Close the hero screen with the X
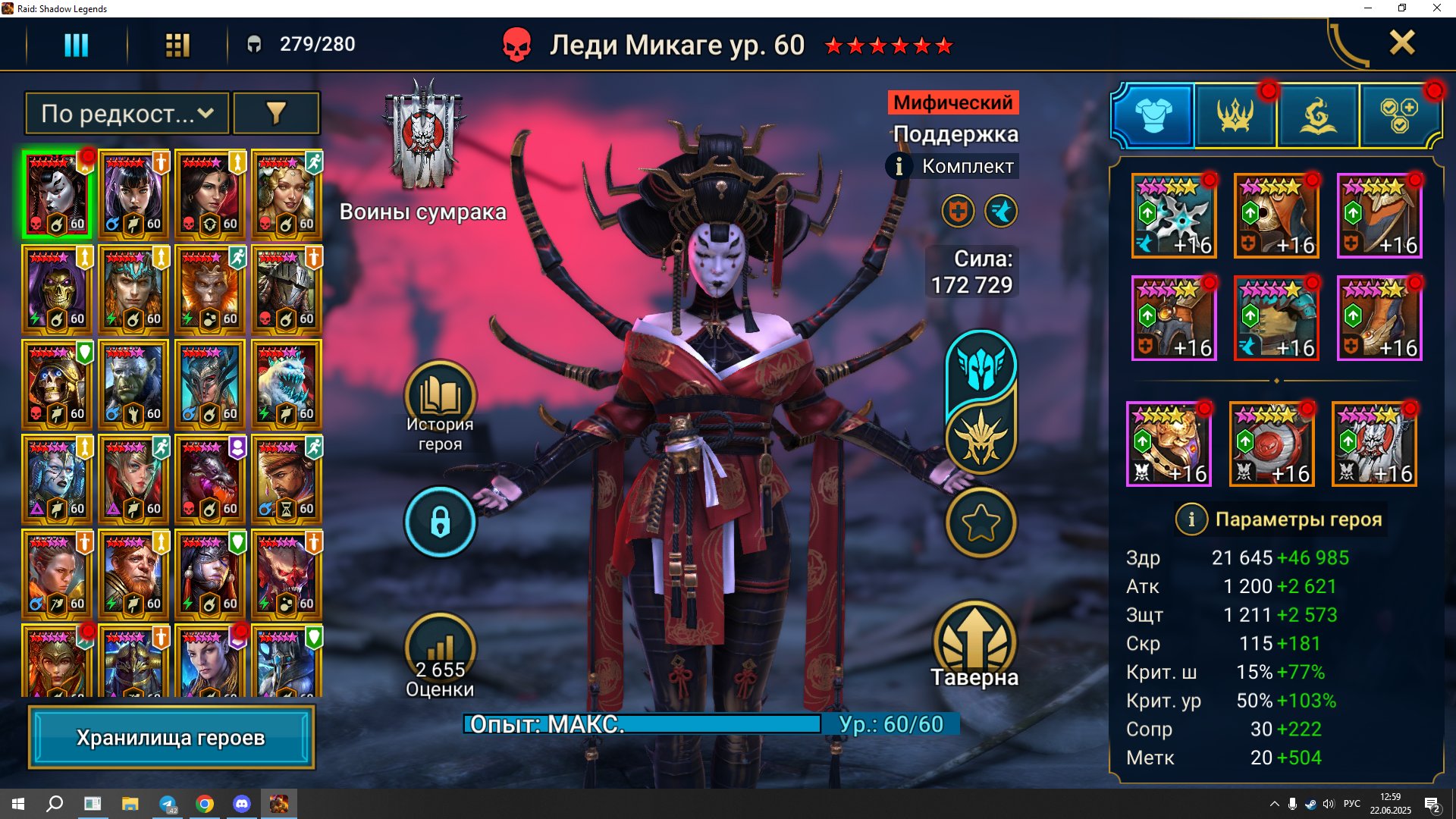 (x=1401, y=43)
